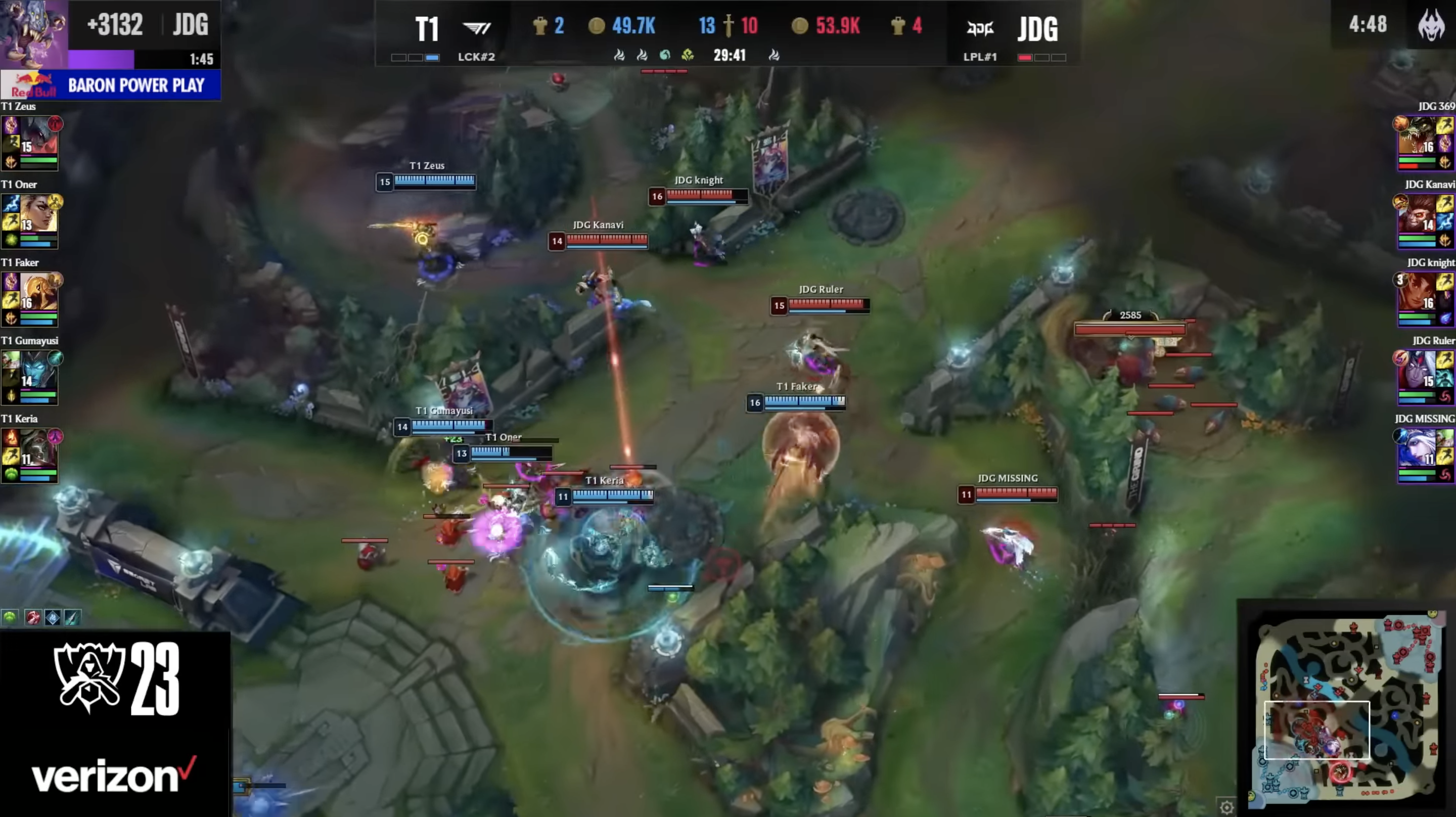The width and height of the screenshot is (1456, 817).
Task: Select T1 Oner champion portrait
Action: (x=38, y=215)
